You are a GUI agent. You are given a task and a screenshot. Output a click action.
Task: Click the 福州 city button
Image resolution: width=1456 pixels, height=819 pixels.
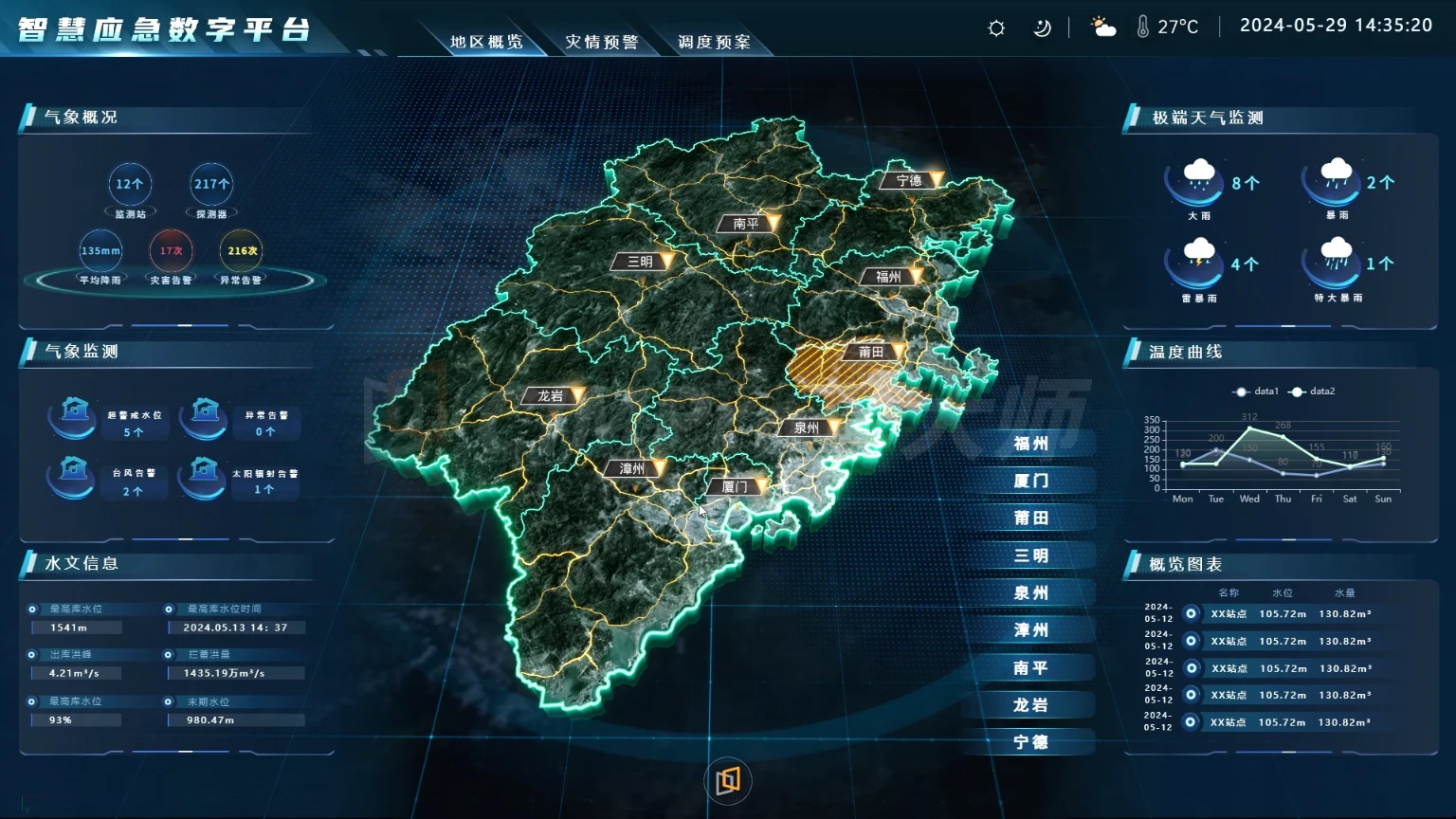1032,443
